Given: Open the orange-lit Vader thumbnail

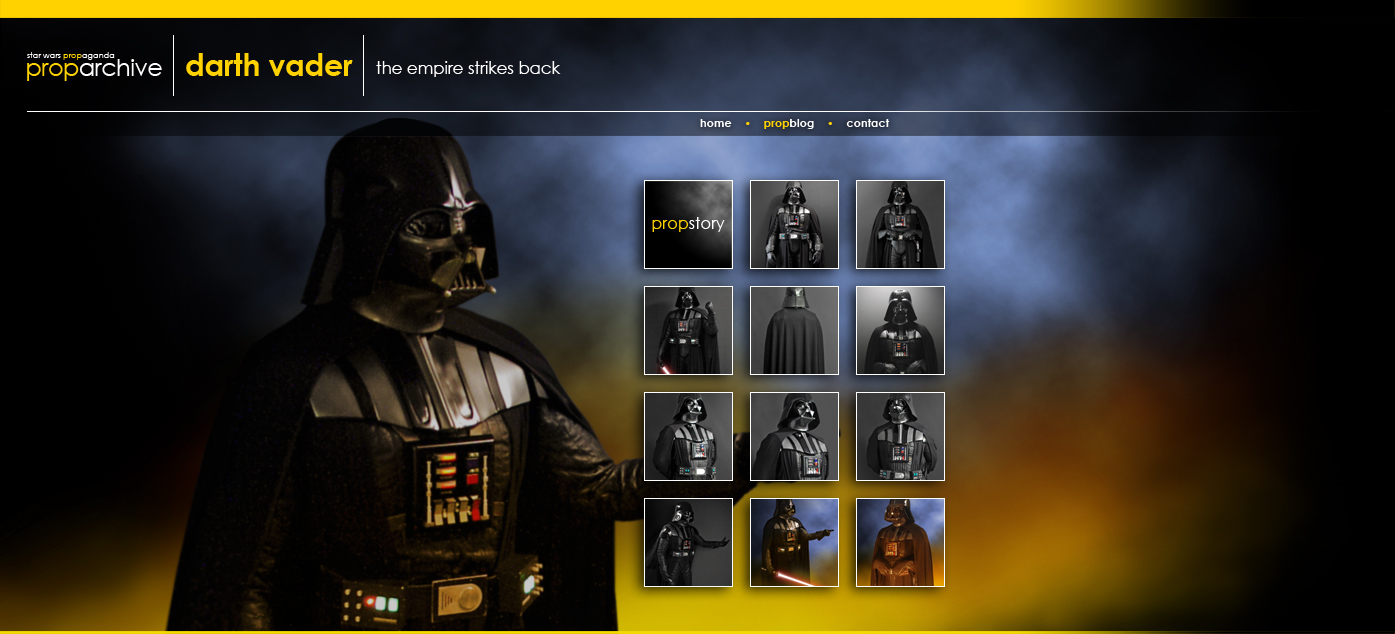Looking at the screenshot, I should 900,542.
